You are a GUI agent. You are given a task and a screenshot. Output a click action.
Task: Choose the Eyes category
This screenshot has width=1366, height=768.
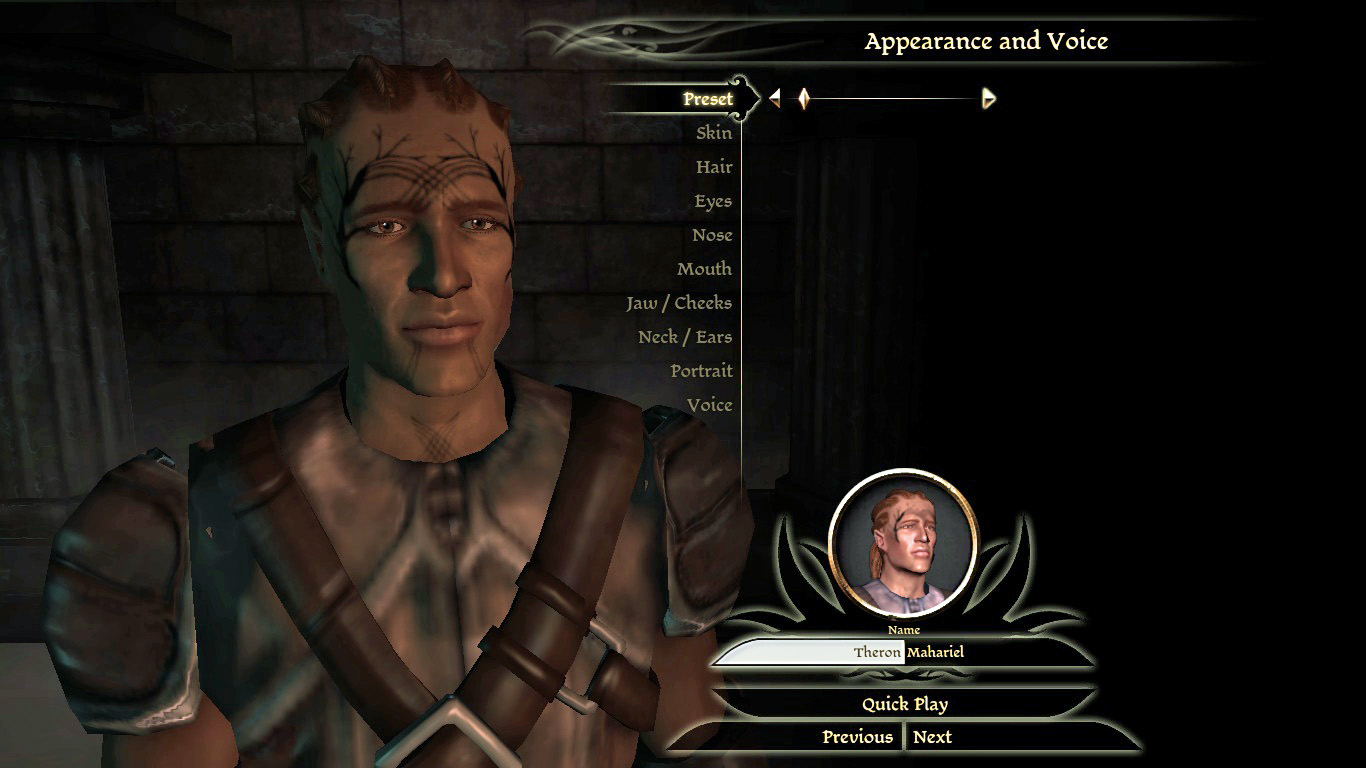[x=713, y=201]
